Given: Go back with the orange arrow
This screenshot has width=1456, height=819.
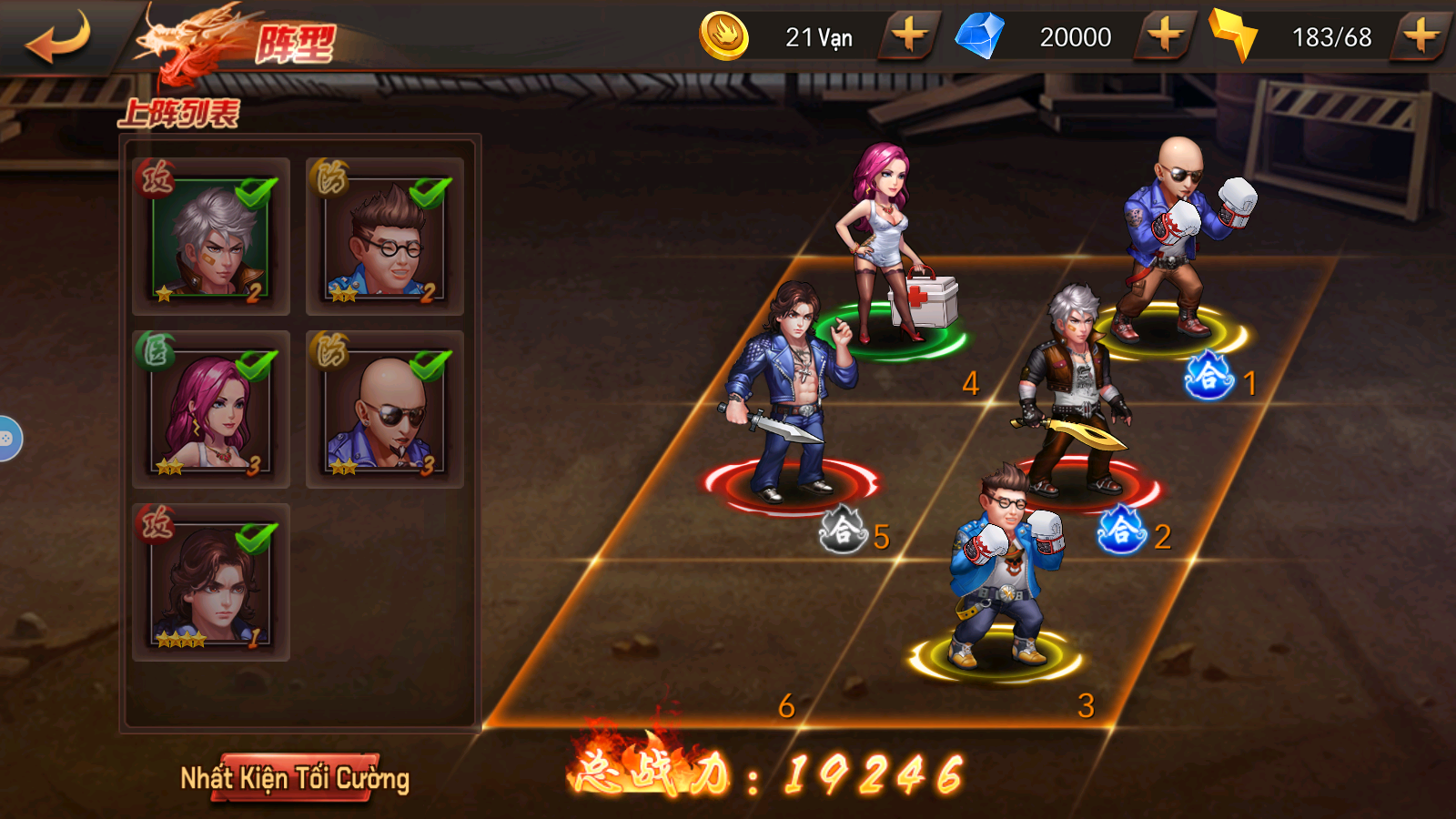Looking at the screenshot, I should coord(58,38).
